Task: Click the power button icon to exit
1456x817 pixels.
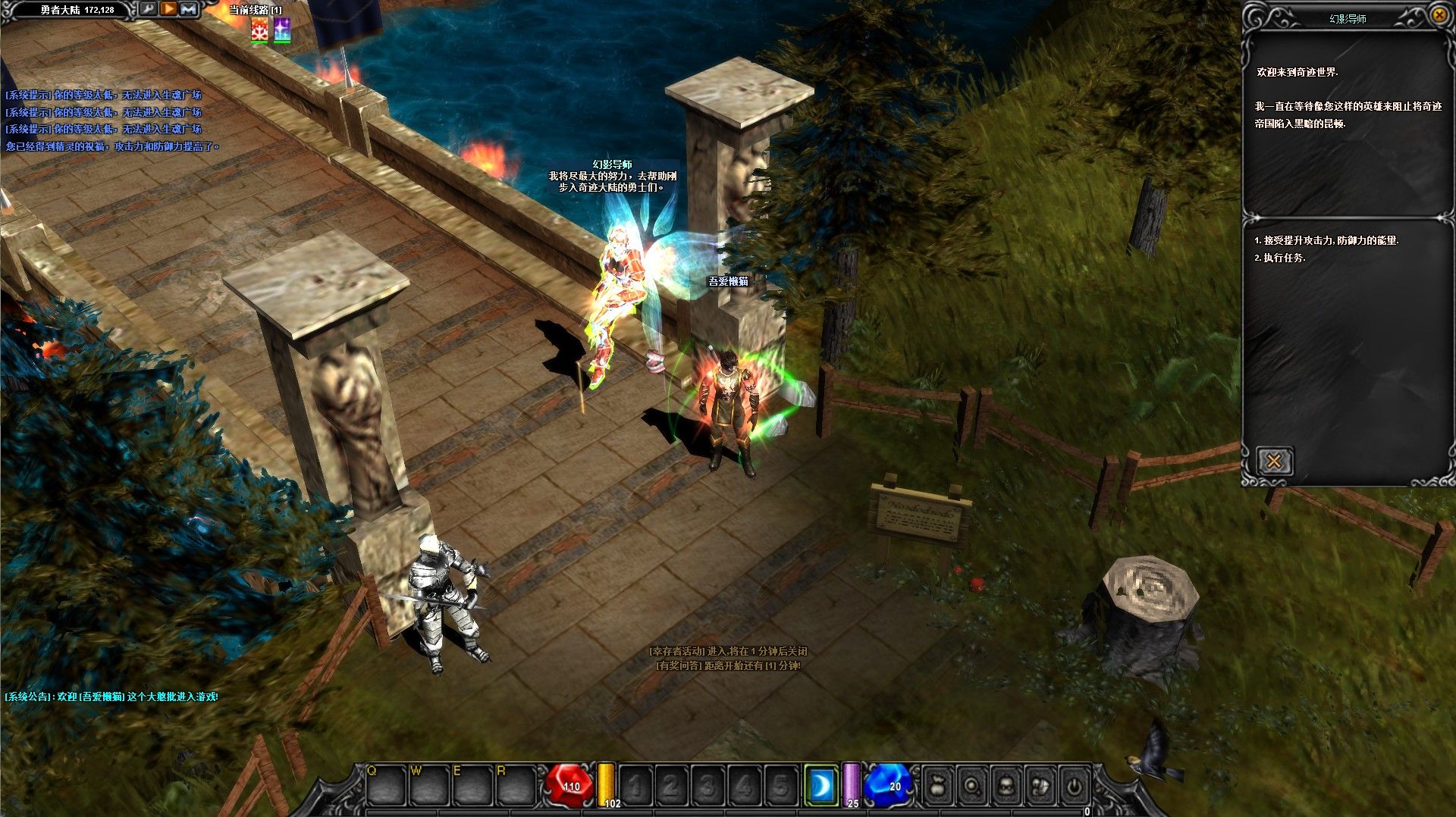Action: click(x=1074, y=786)
